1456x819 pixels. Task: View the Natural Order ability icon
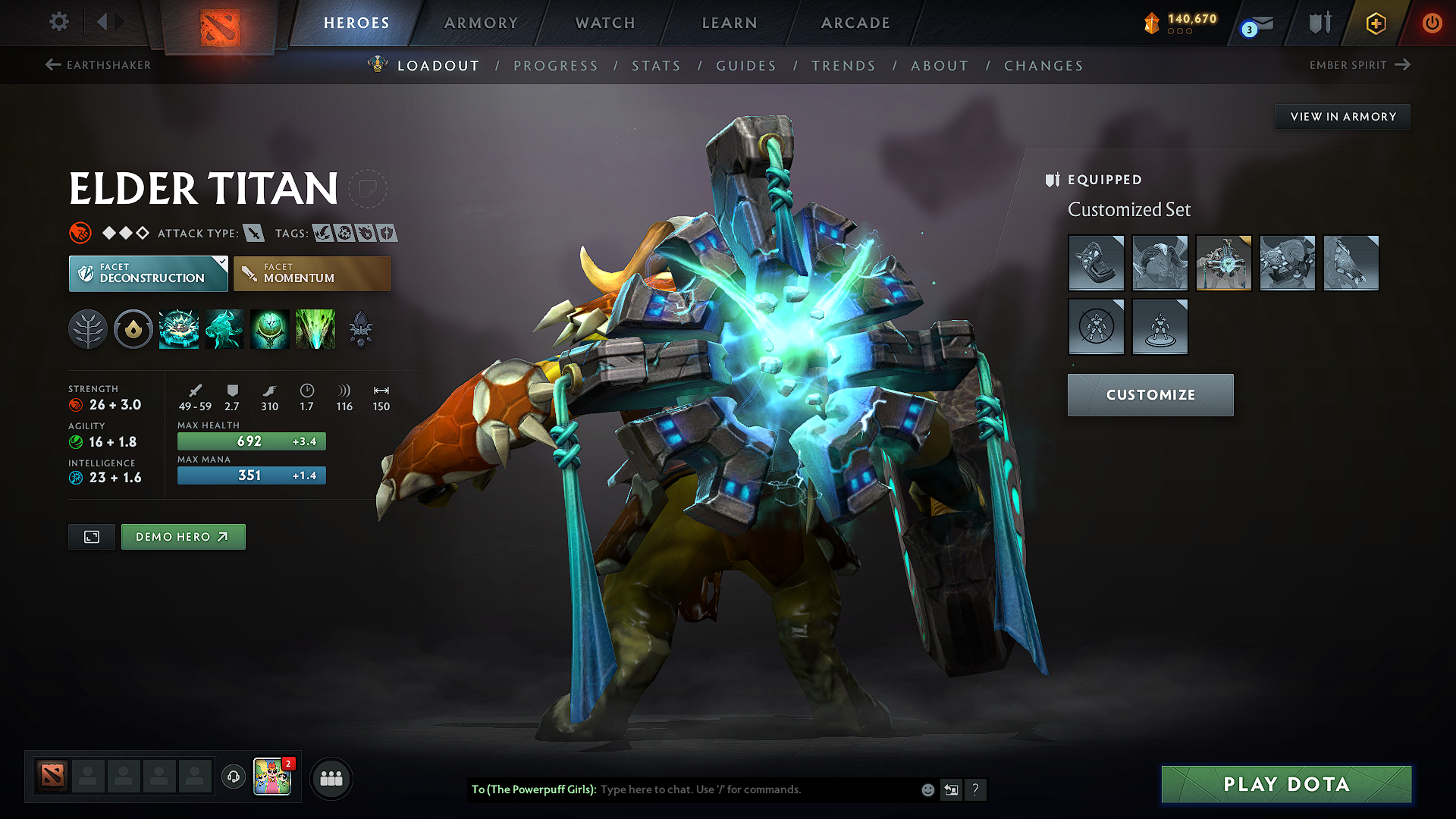click(x=270, y=329)
